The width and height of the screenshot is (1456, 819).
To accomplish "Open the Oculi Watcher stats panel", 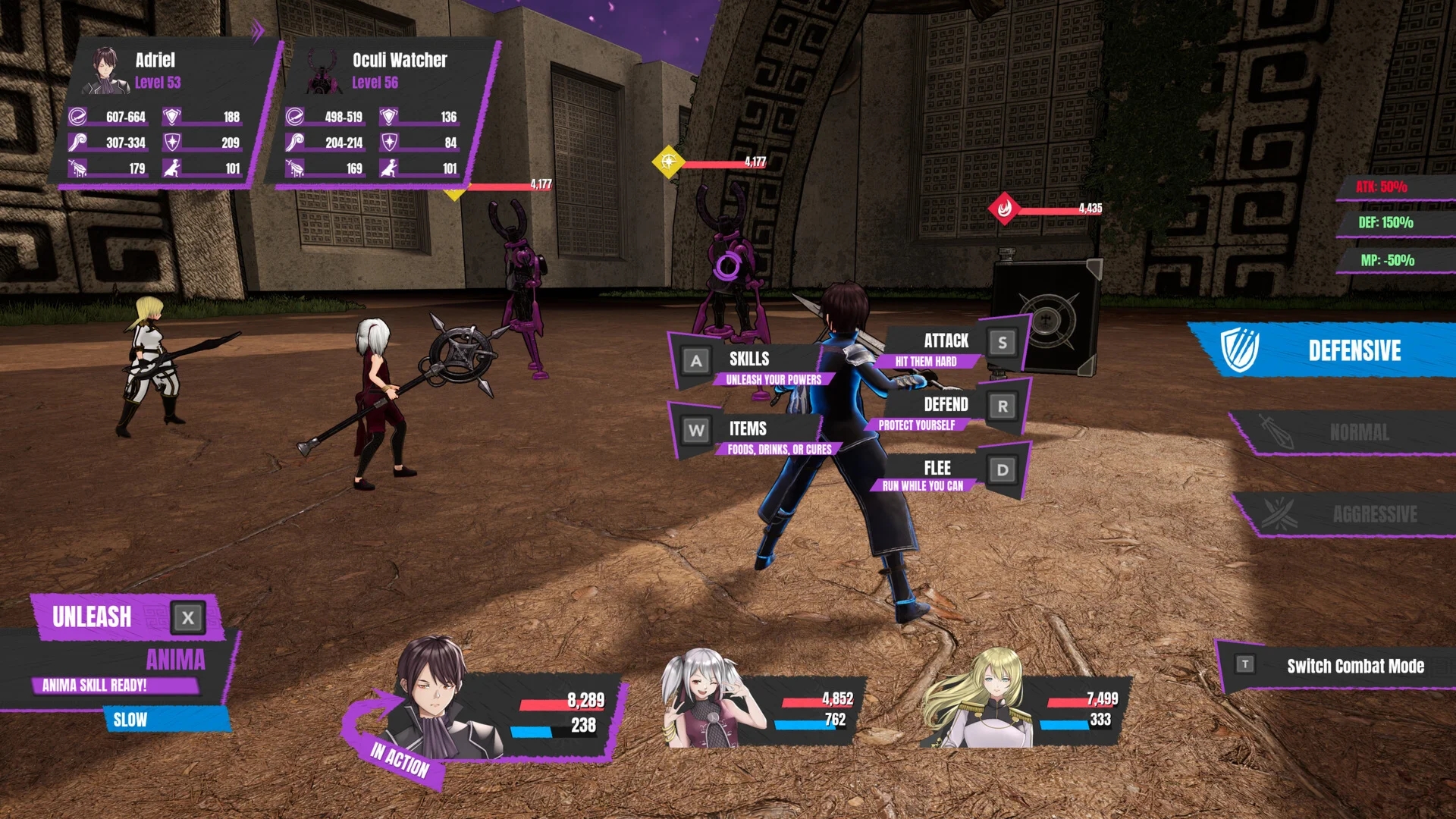I will point(383,114).
